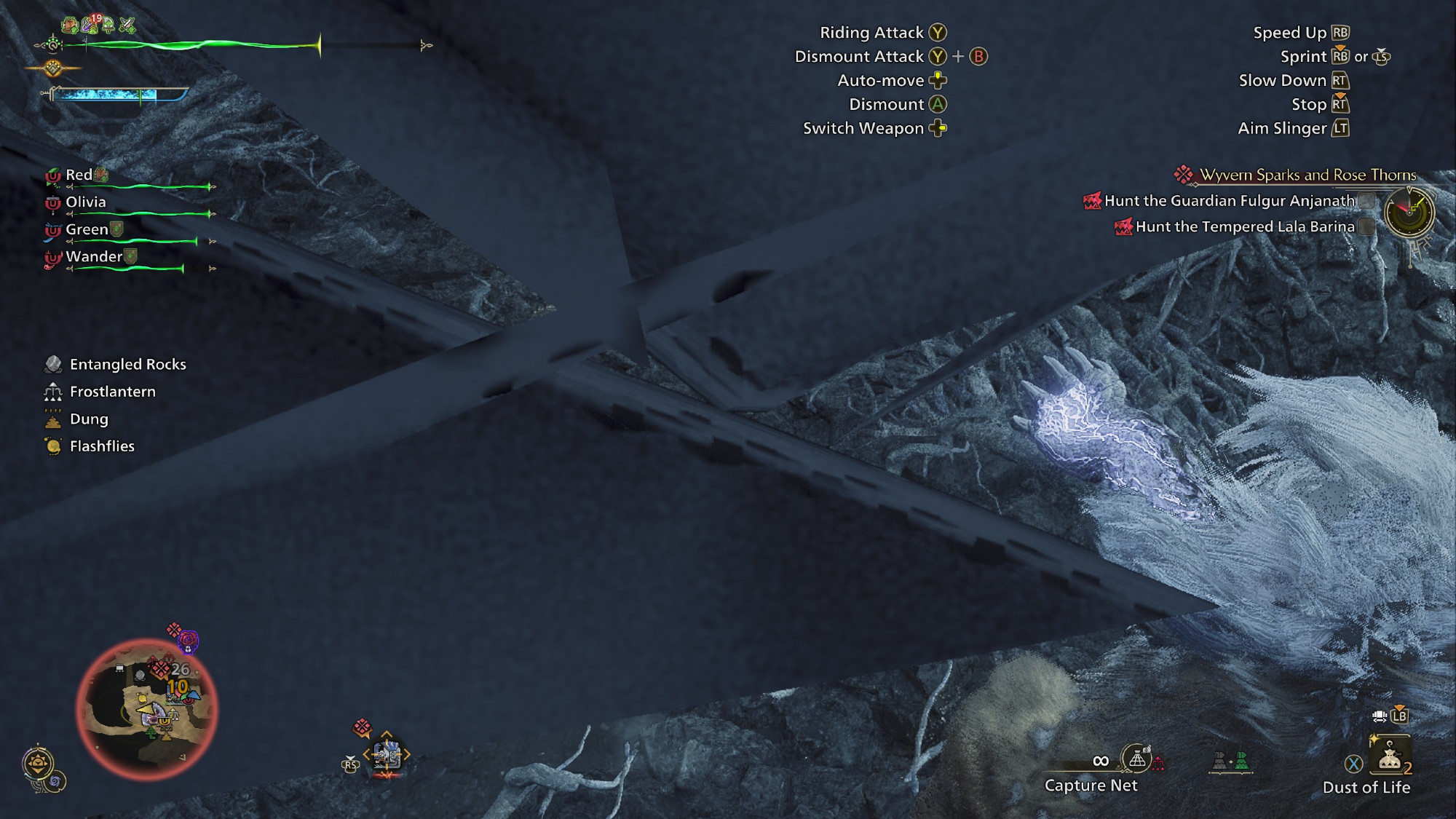Select Hunt the Tempered Lala Barina objective
1456x819 pixels.
pos(1244,227)
